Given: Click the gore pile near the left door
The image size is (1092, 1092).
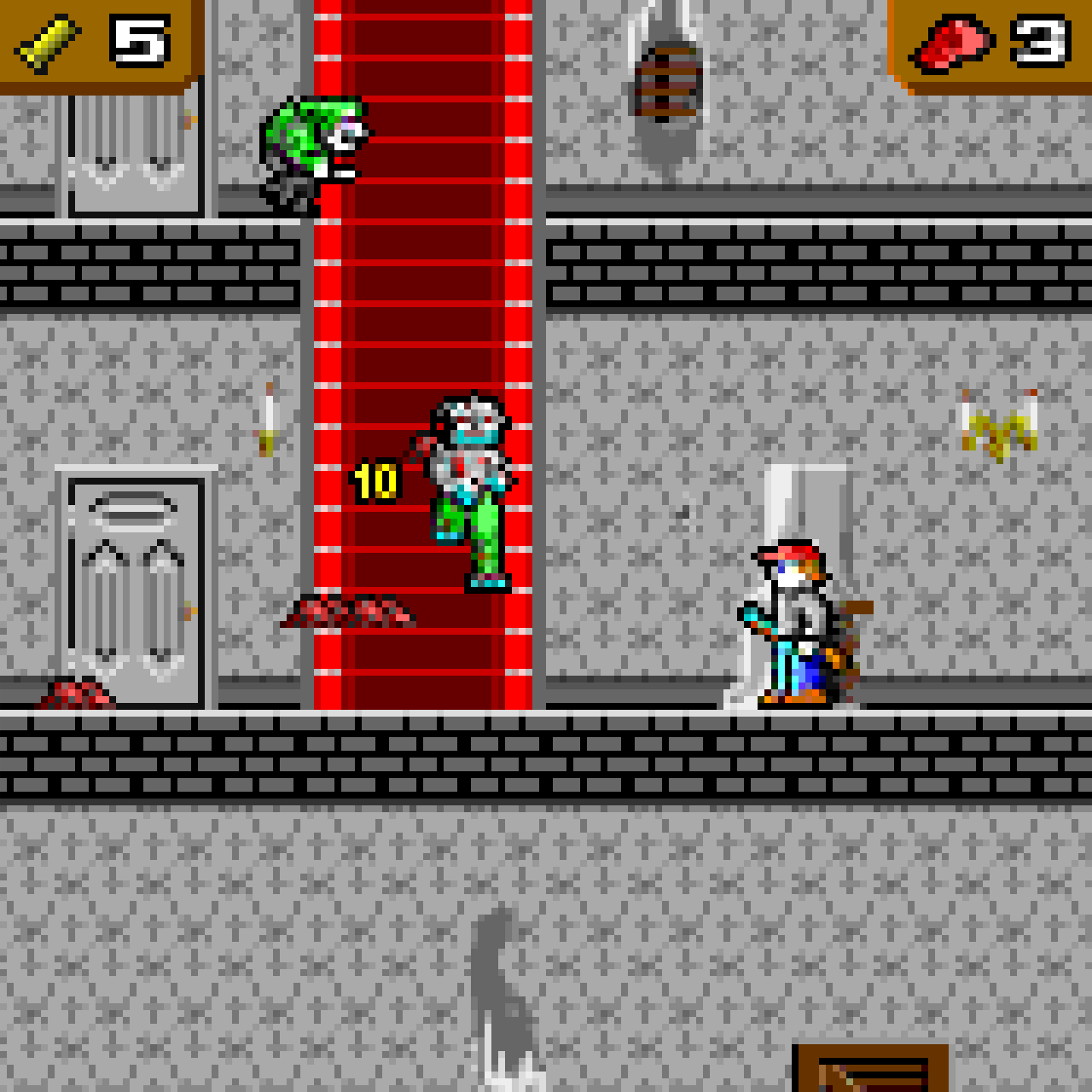Looking at the screenshot, I should 73,695.
